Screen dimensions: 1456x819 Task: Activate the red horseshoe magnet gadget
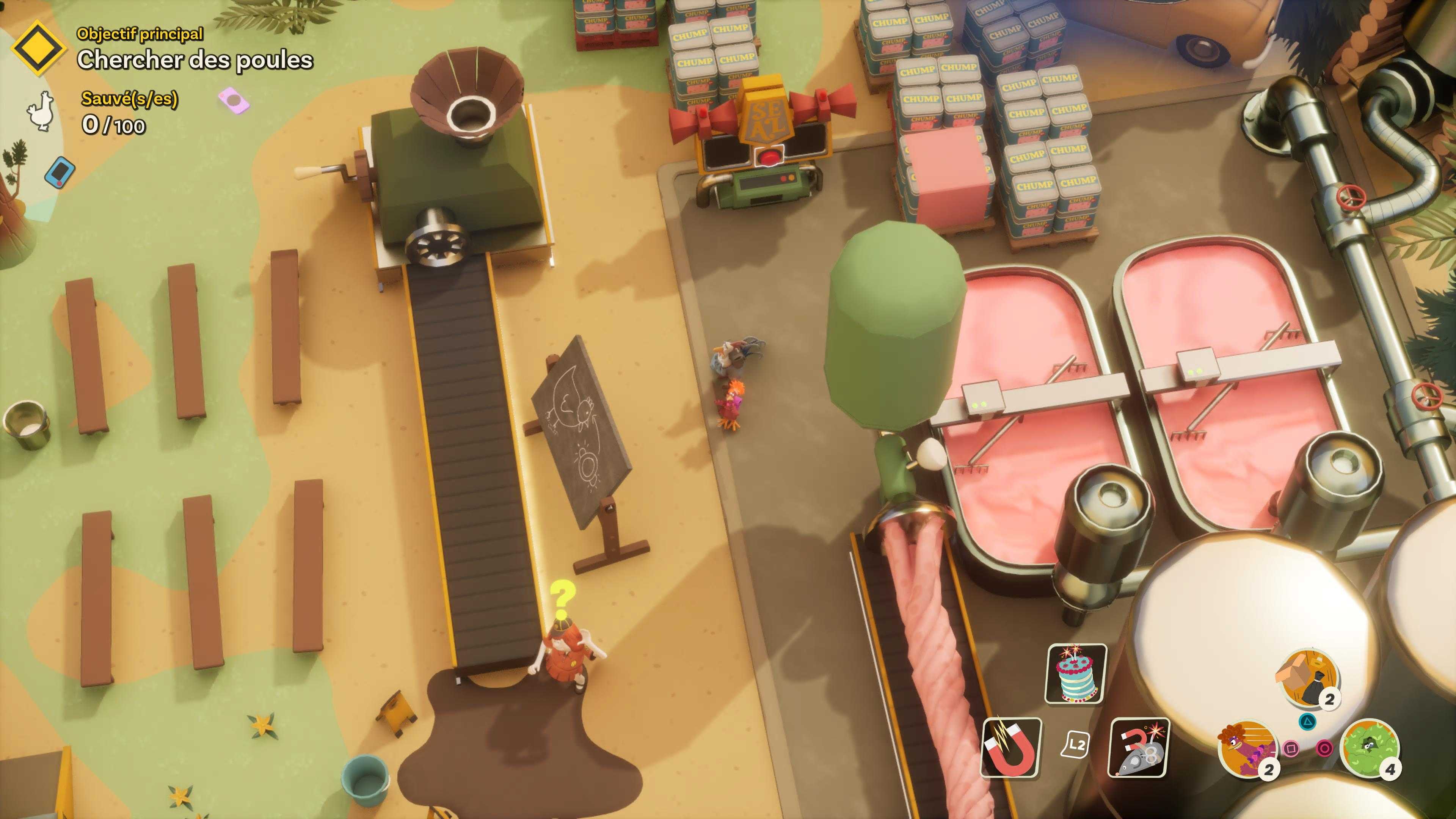(x=1011, y=747)
